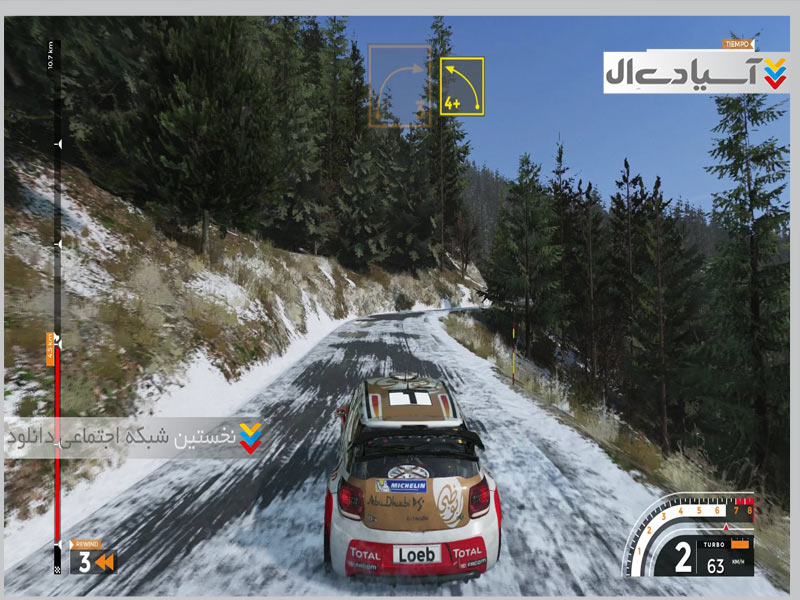800x600 pixels.
Task: Click the faded right-turn pace note icon
Action: point(399,86)
